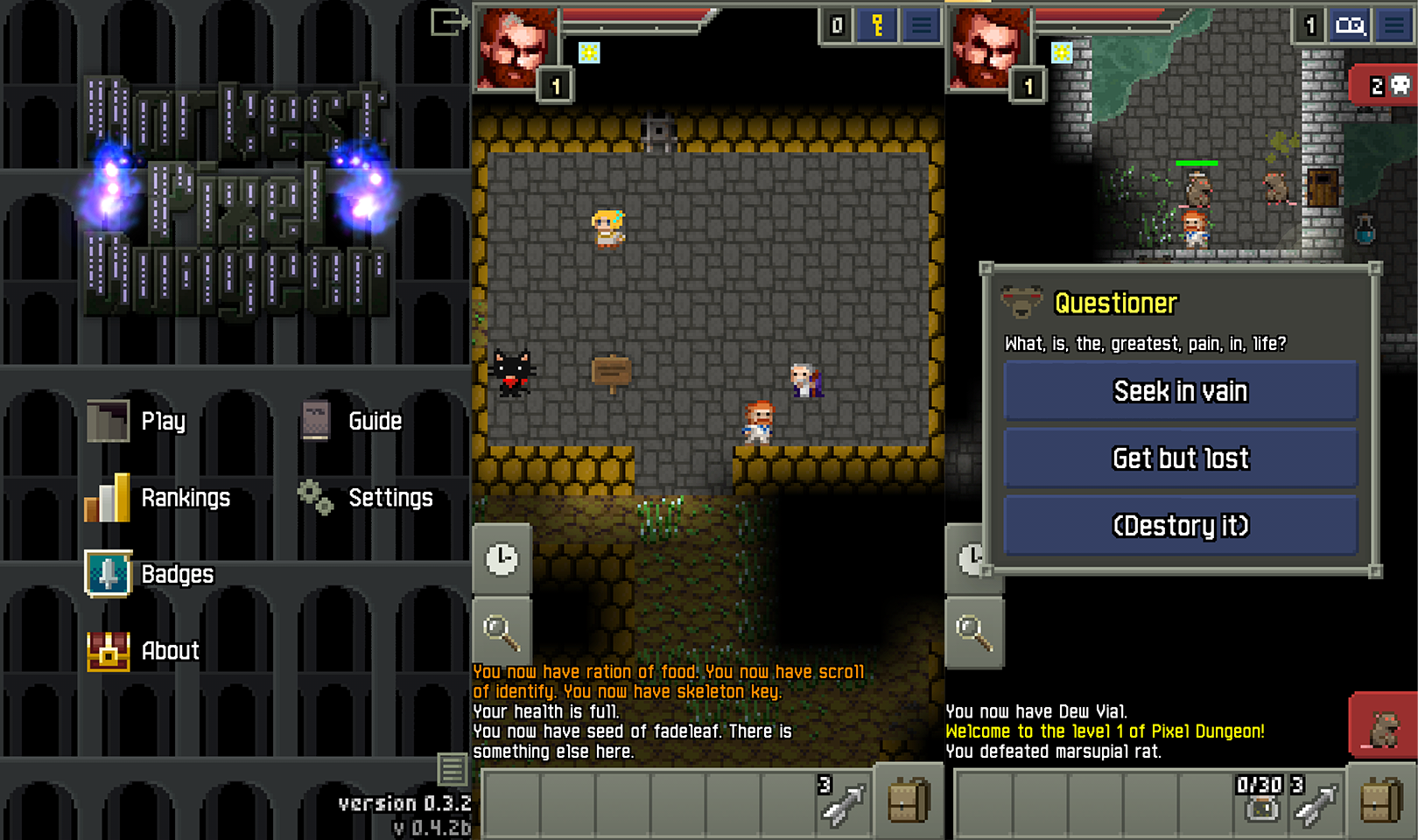Select the 'Get but lost' reply
The width and height of the screenshot is (1418, 840).
tap(1180, 458)
